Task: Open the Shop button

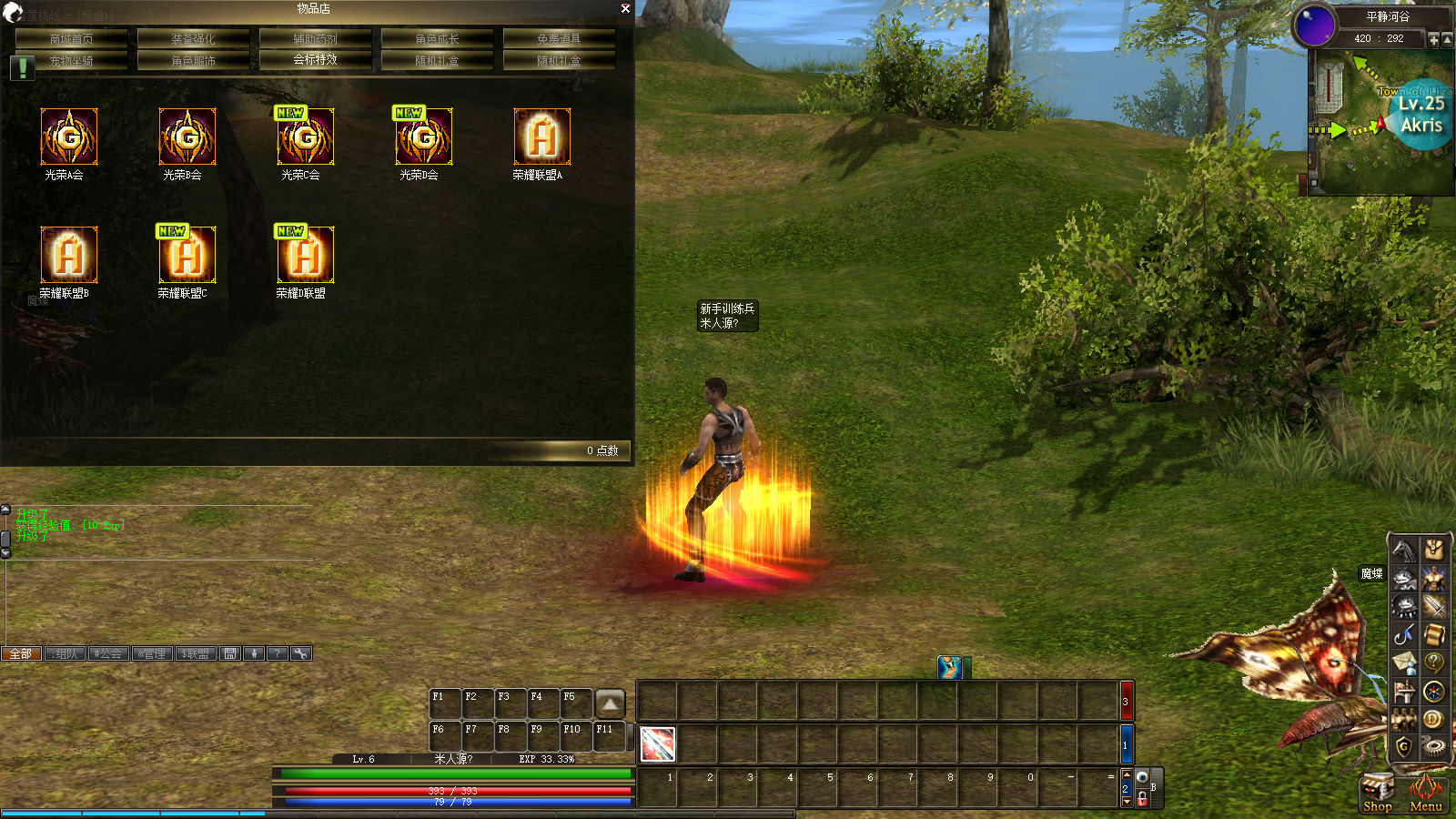Action: [1377, 790]
